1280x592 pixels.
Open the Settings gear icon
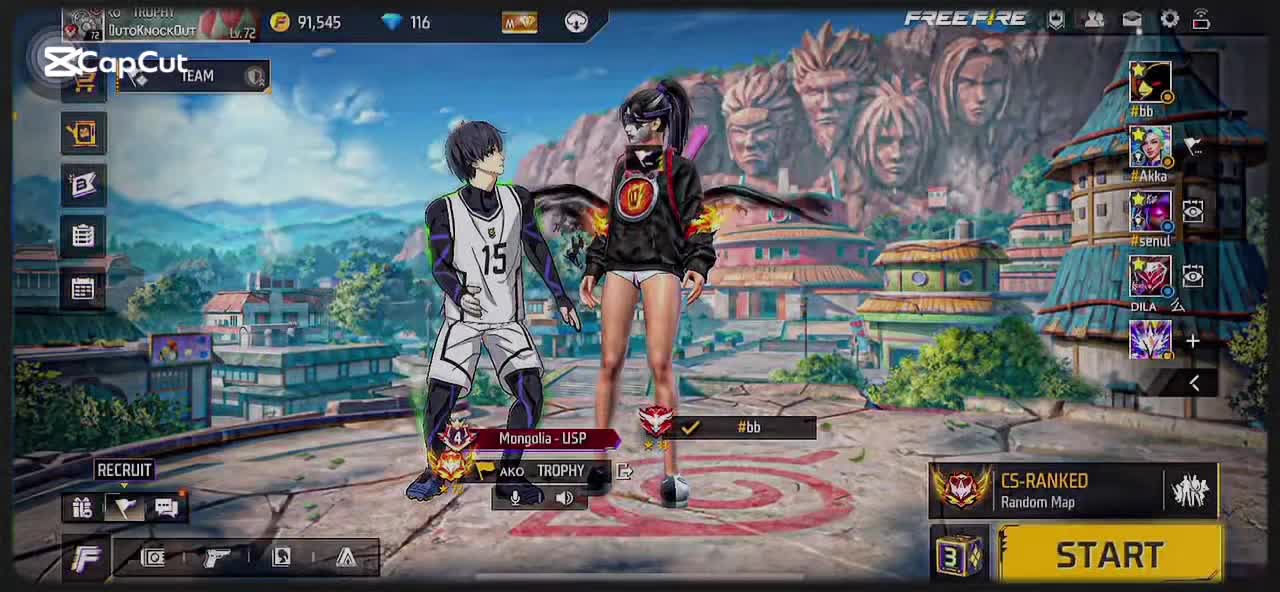(1169, 19)
